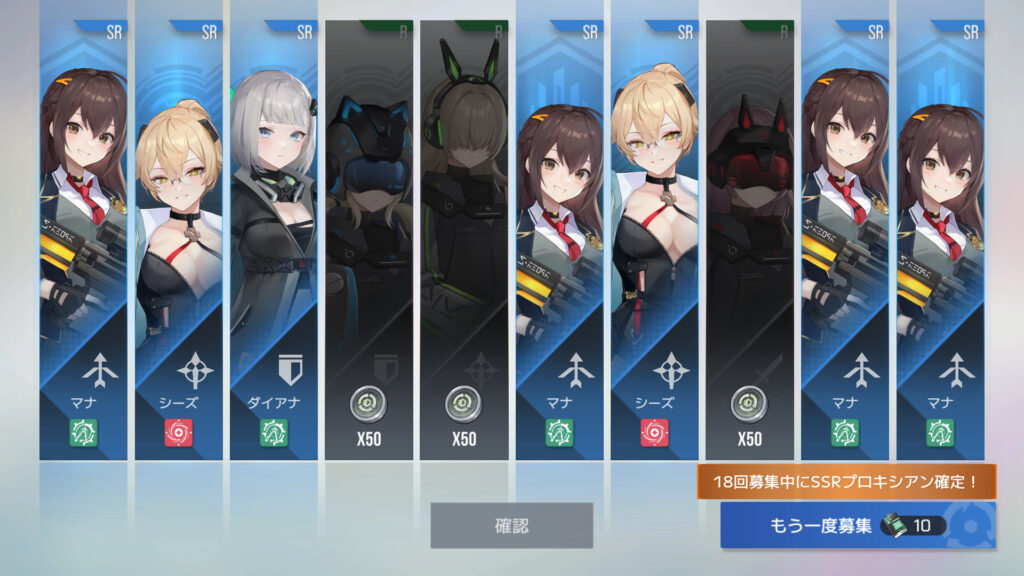Image resolution: width=1024 pixels, height=576 pixels.
Task: Choose the green bunny-ear R card
Action: (464, 240)
